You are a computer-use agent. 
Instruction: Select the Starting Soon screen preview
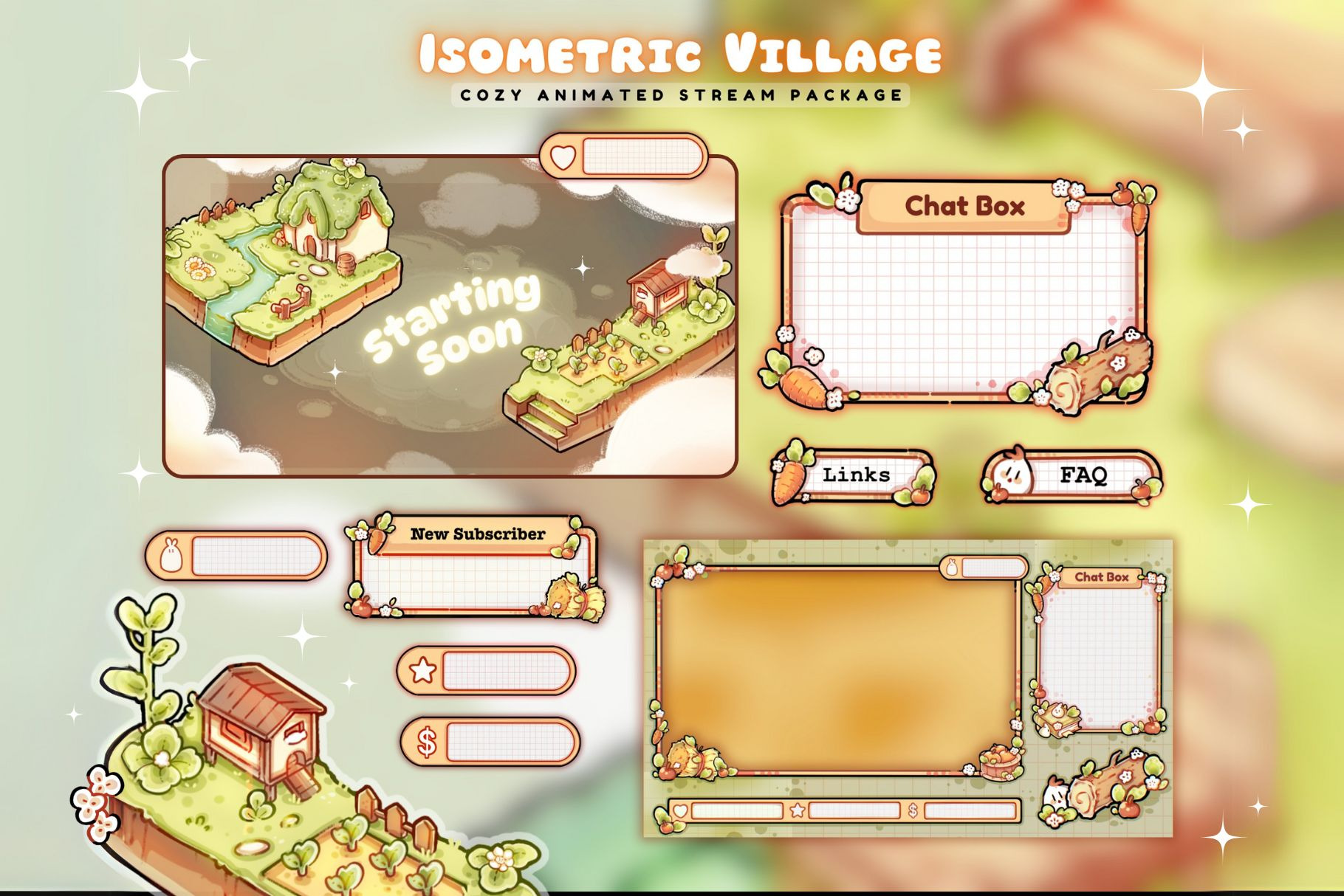click(450, 317)
